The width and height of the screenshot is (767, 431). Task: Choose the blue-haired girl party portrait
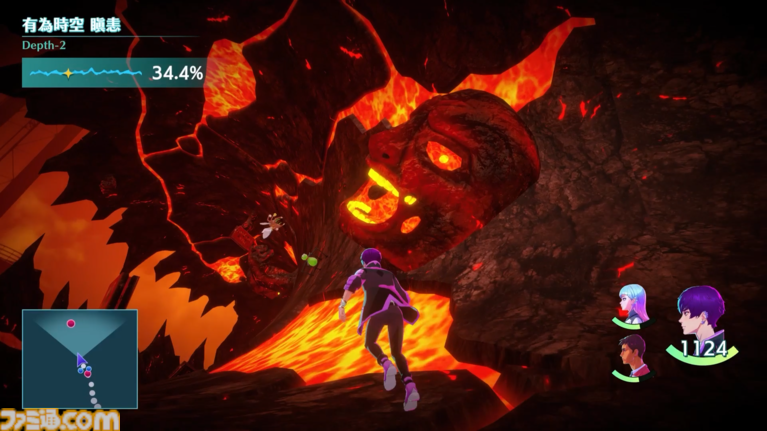pyautogui.click(x=632, y=304)
